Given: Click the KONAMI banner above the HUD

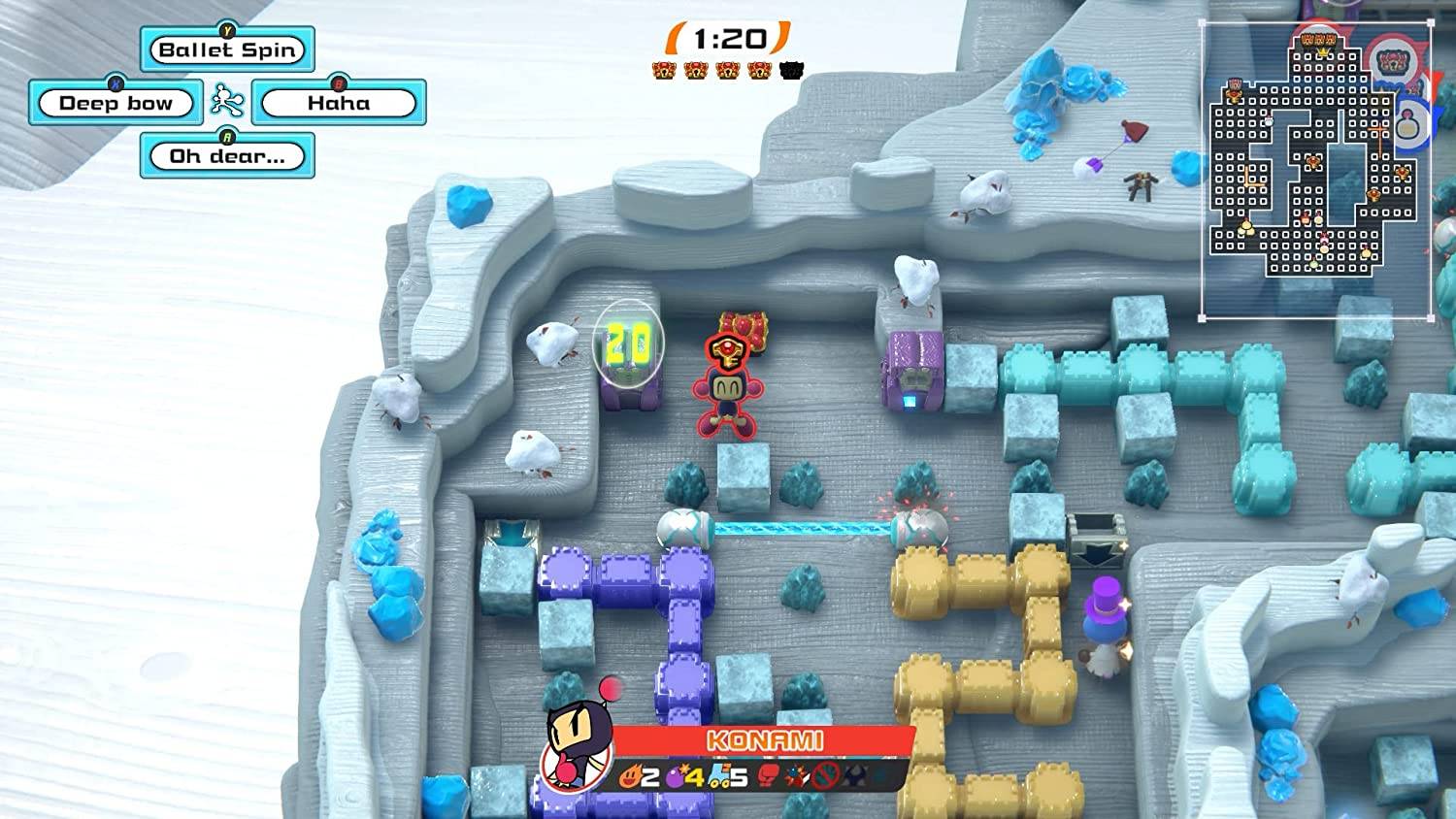Looking at the screenshot, I should pos(765,740).
